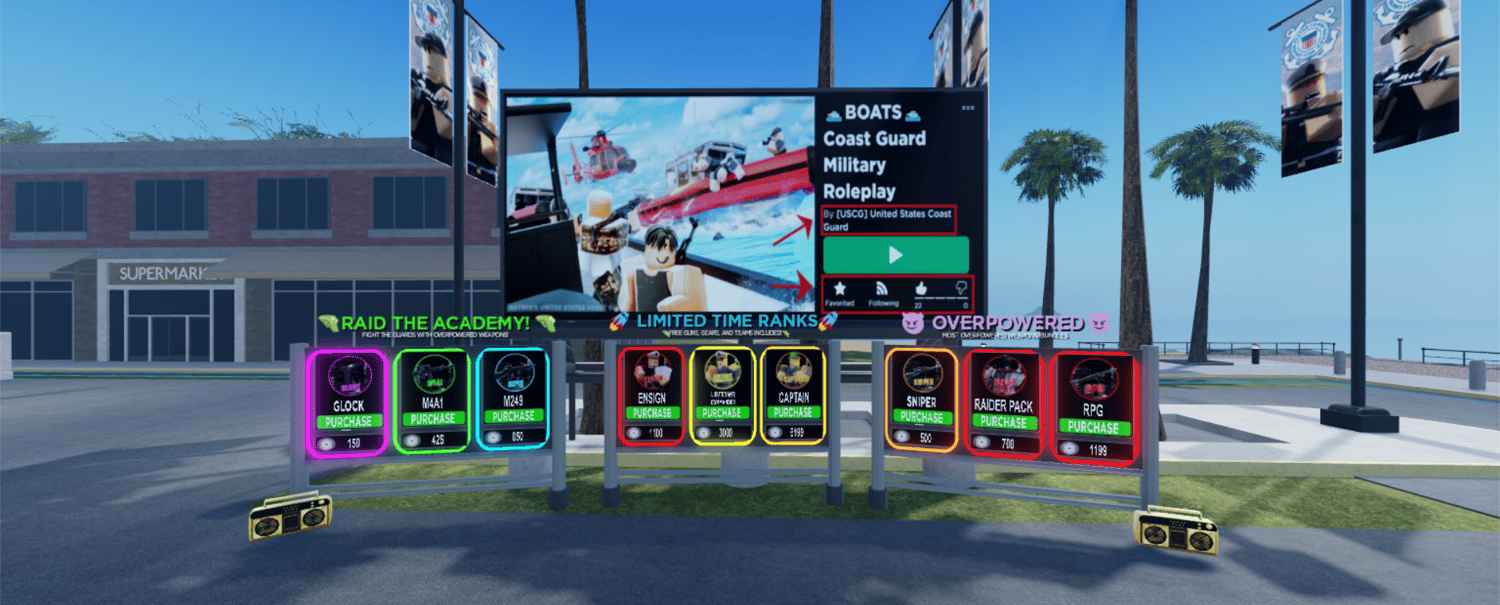This screenshot has width=1500, height=605.
Task: Buy the M4A1 weapon card
Action: click(x=432, y=419)
